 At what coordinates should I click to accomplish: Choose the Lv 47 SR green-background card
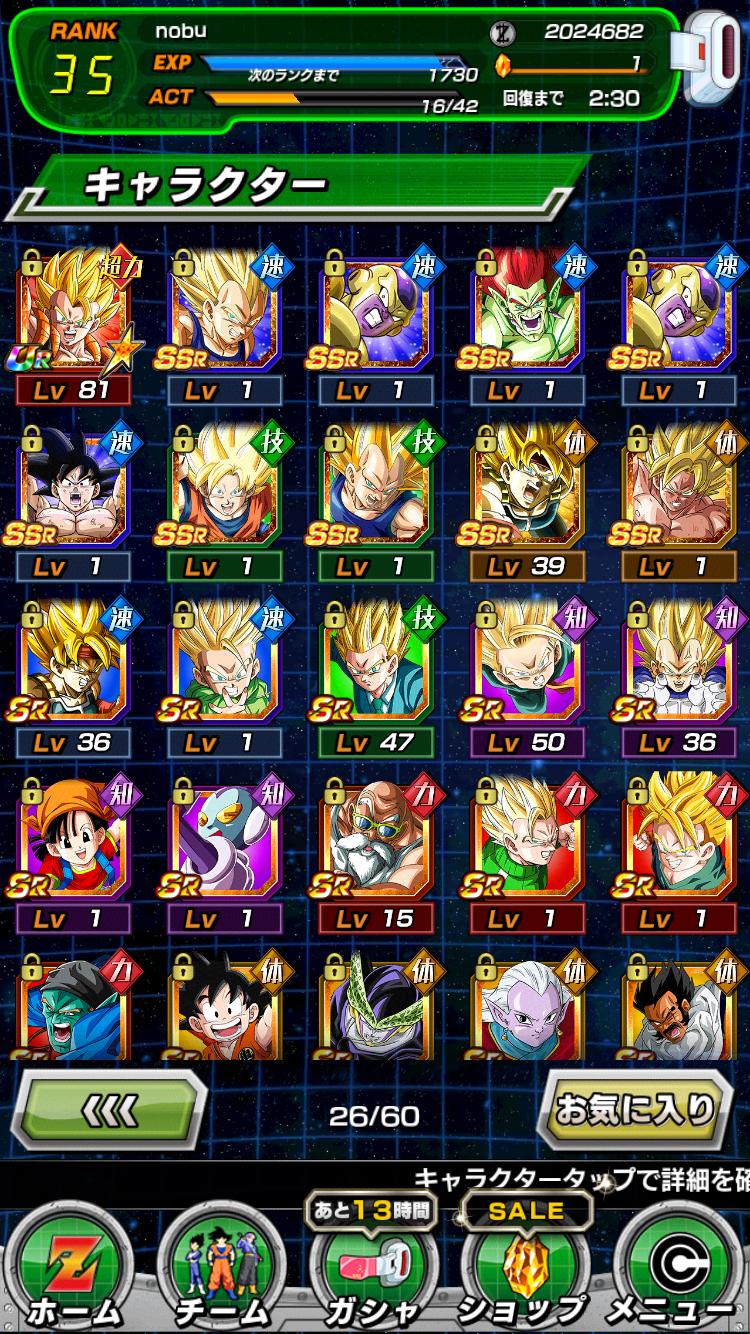coord(374,664)
